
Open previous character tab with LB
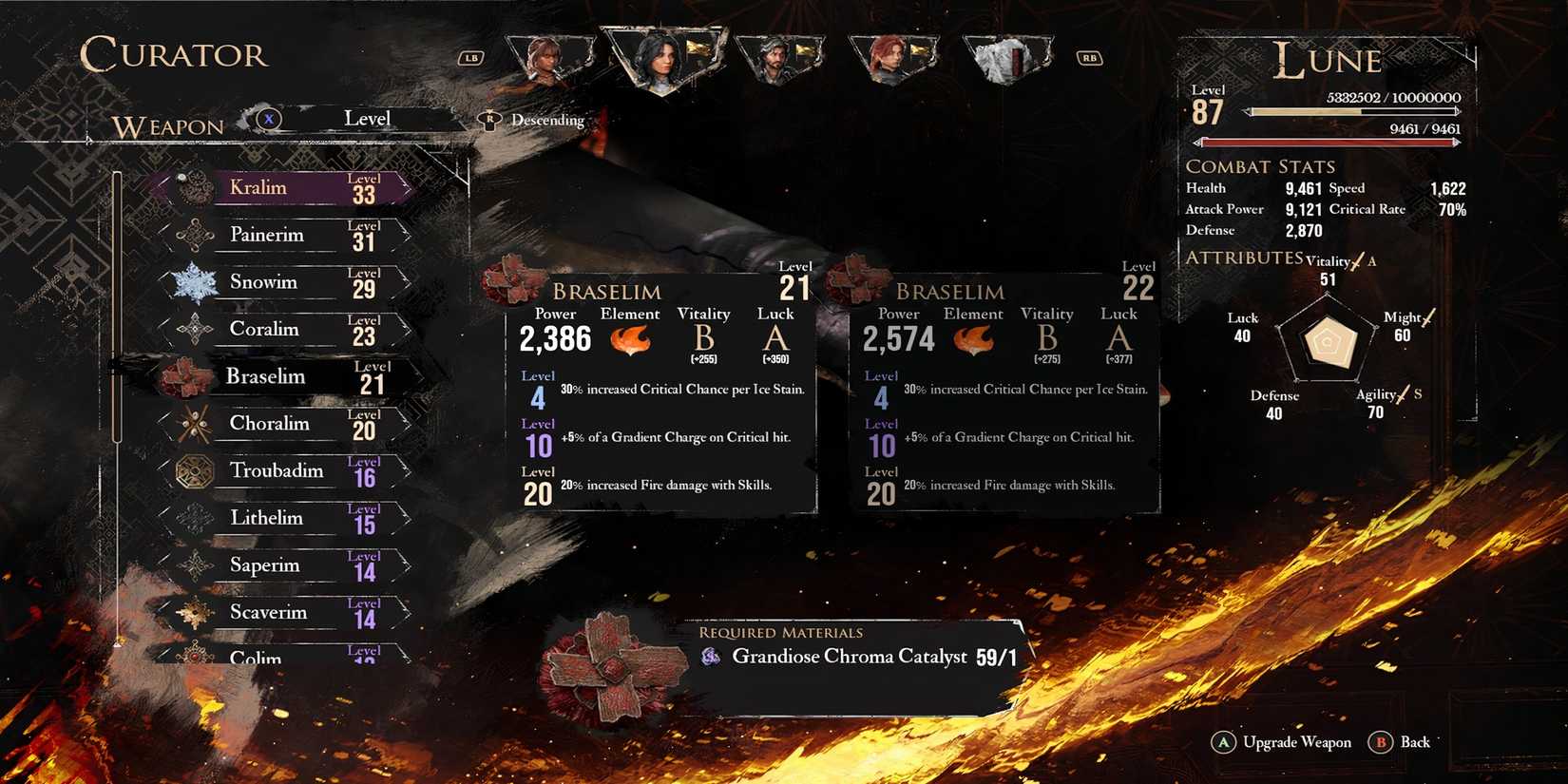(471, 57)
